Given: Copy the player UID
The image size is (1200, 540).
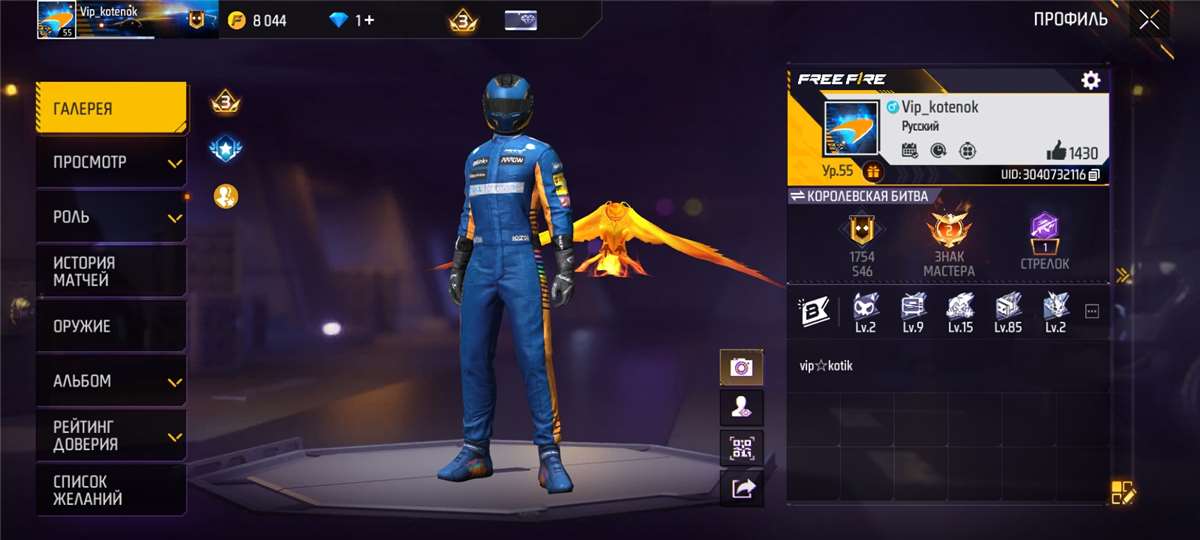Looking at the screenshot, I should [1094, 175].
